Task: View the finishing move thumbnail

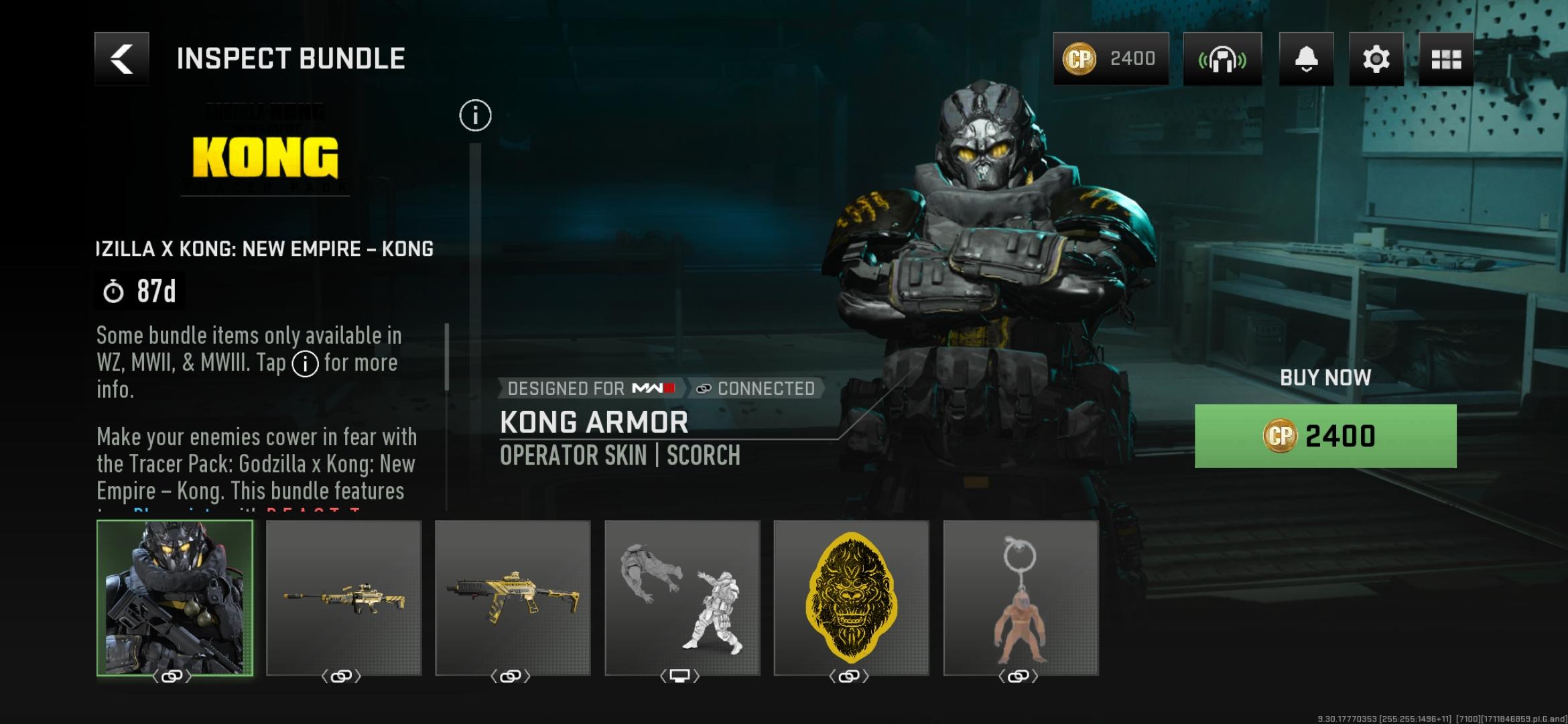Action: click(682, 598)
